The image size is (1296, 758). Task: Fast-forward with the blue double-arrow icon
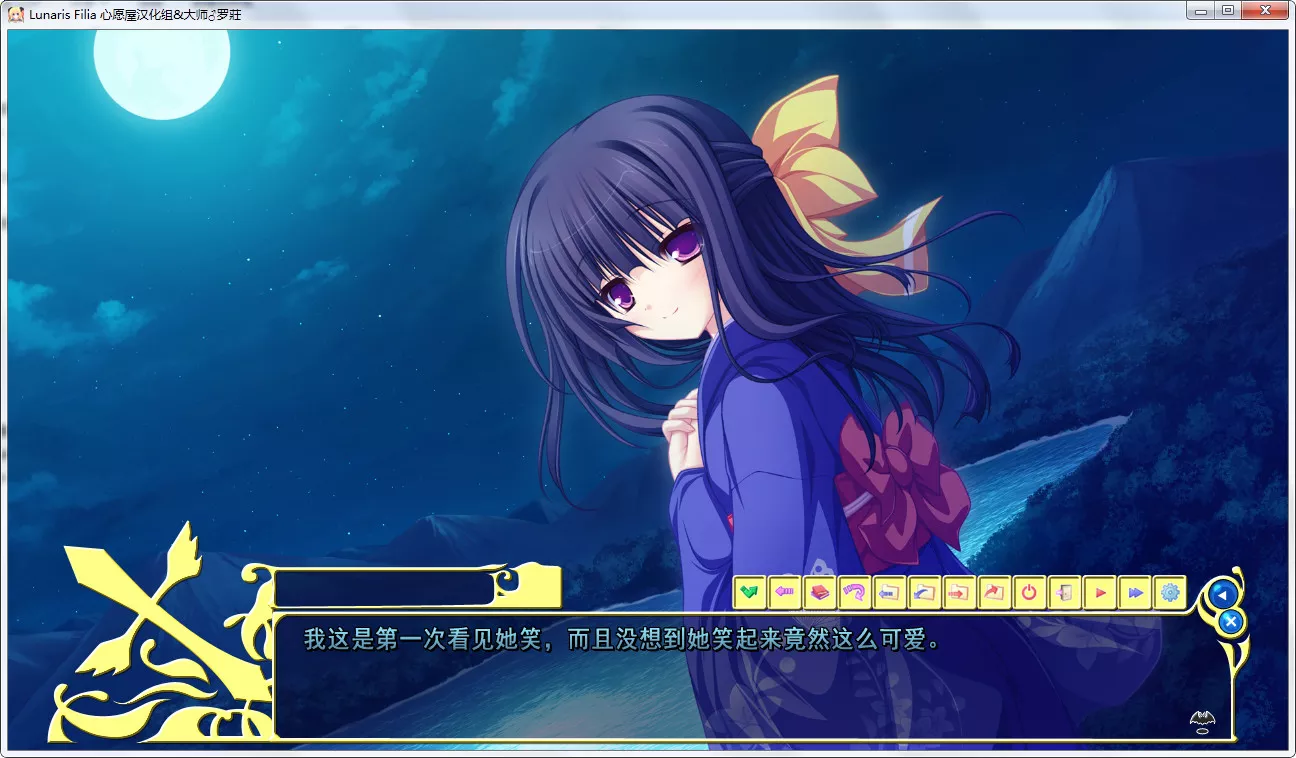(1134, 592)
